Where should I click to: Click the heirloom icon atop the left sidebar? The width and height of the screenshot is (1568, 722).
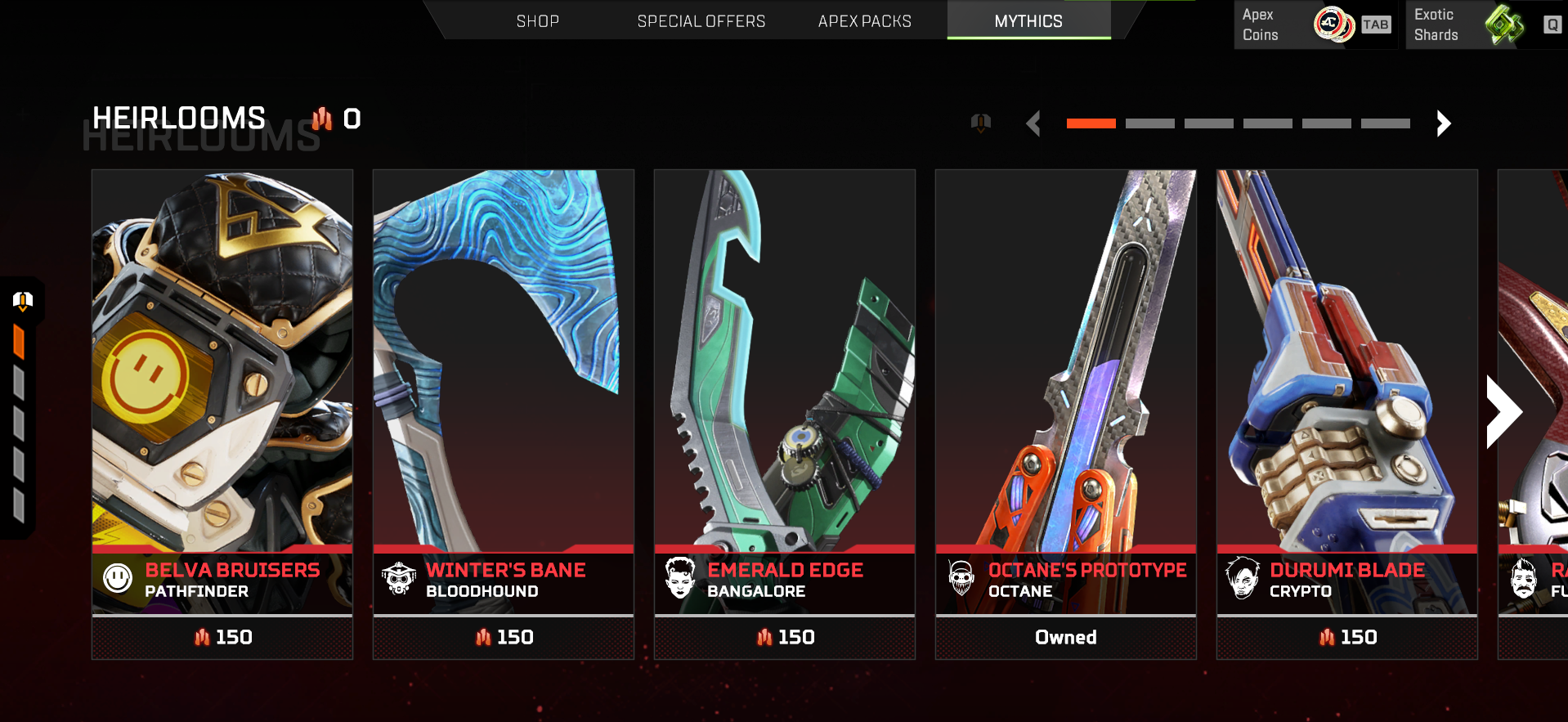22,300
